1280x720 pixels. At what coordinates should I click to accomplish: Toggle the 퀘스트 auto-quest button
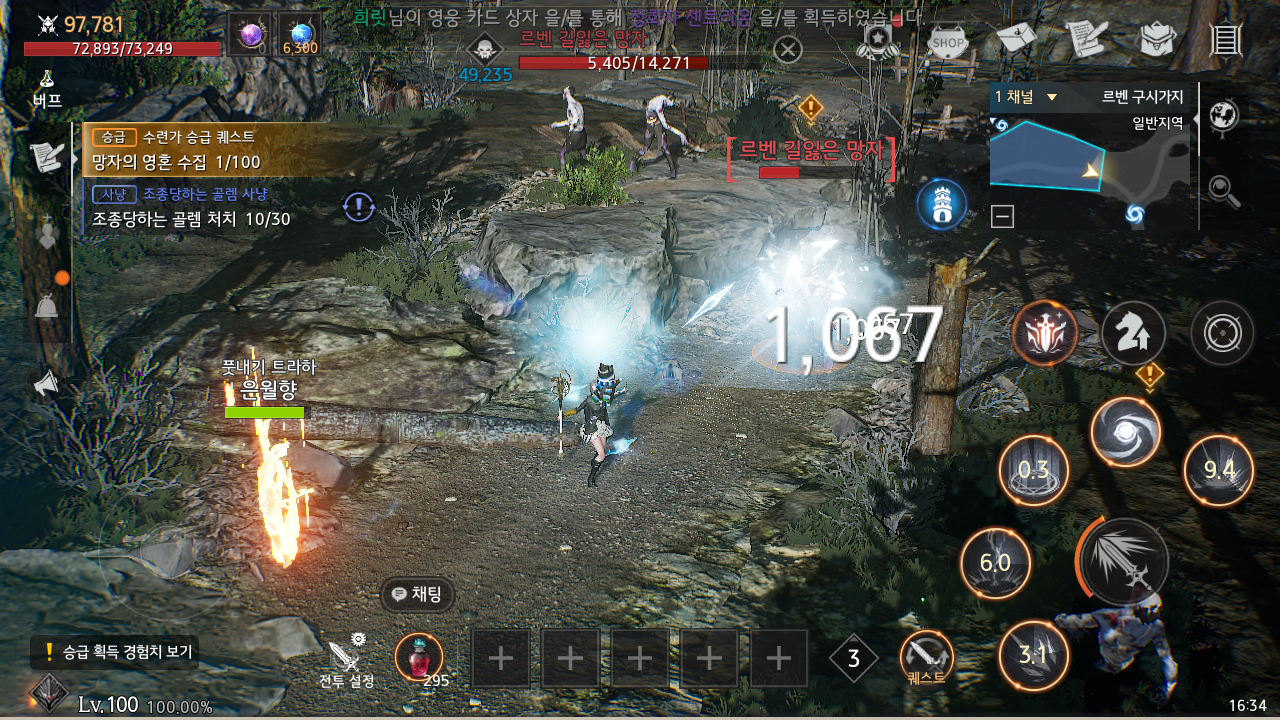[x=926, y=659]
